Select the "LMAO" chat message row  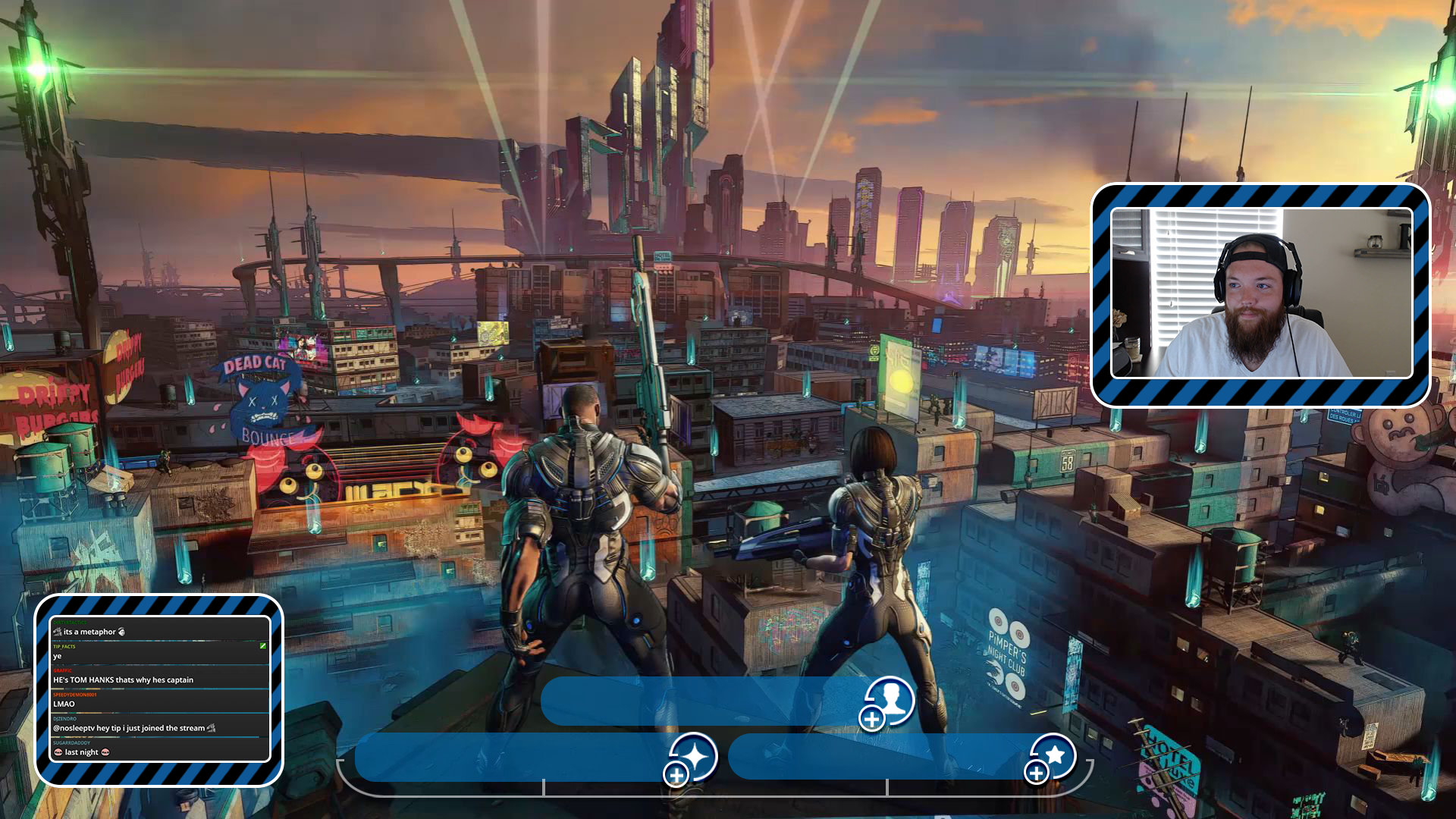[159, 701]
